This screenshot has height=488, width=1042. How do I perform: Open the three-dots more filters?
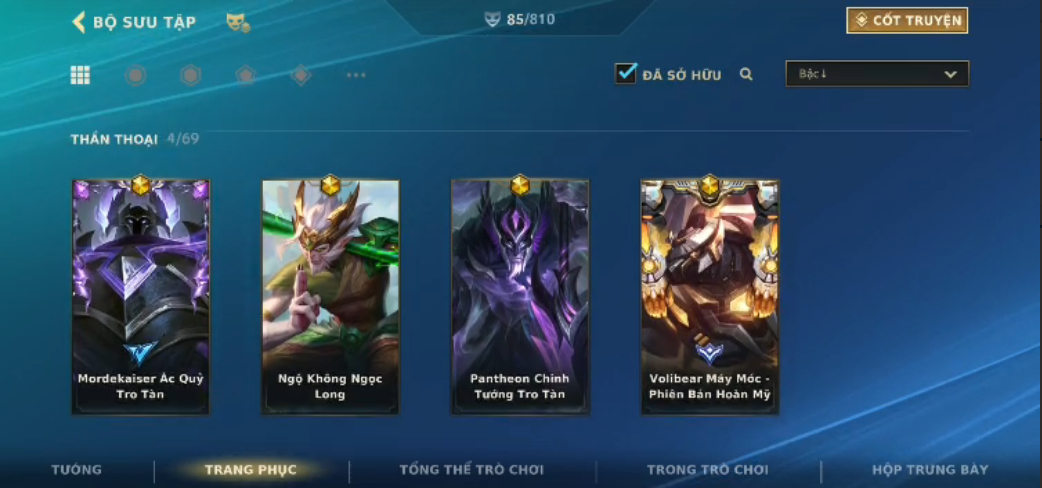click(x=356, y=75)
